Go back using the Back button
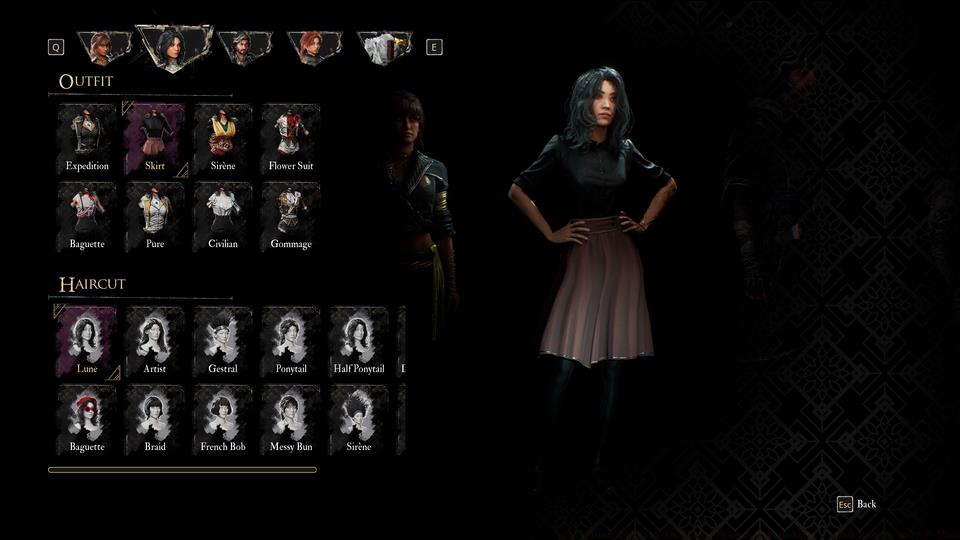Image resolution: width=960 pixels, height=540 pixels. (857, 504)
